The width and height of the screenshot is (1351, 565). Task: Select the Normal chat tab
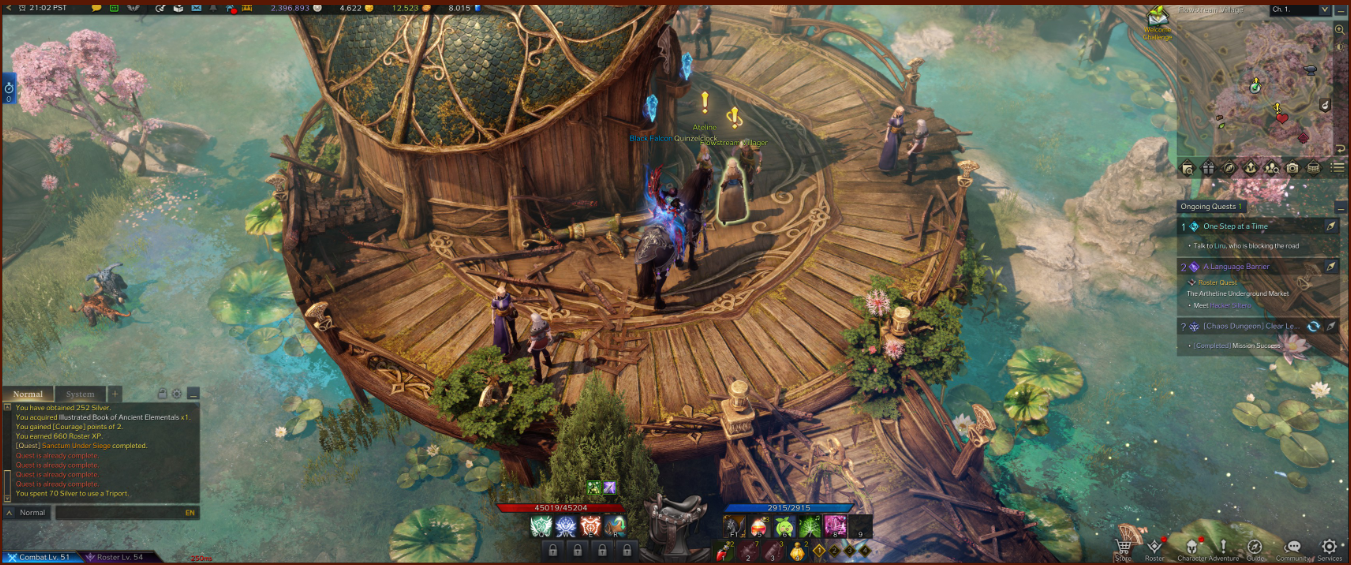click(28, 394)
